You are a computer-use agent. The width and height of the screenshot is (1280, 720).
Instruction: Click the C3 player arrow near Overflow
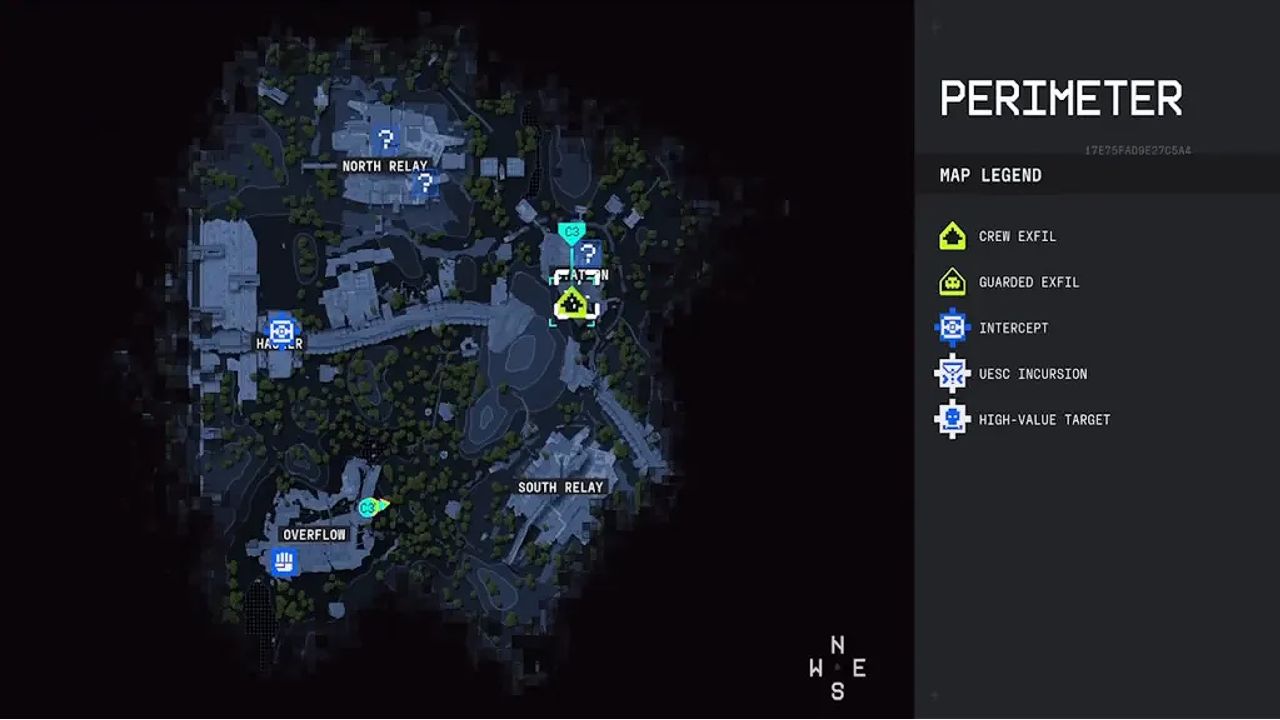pyautogui.click(x=372, y=507)
